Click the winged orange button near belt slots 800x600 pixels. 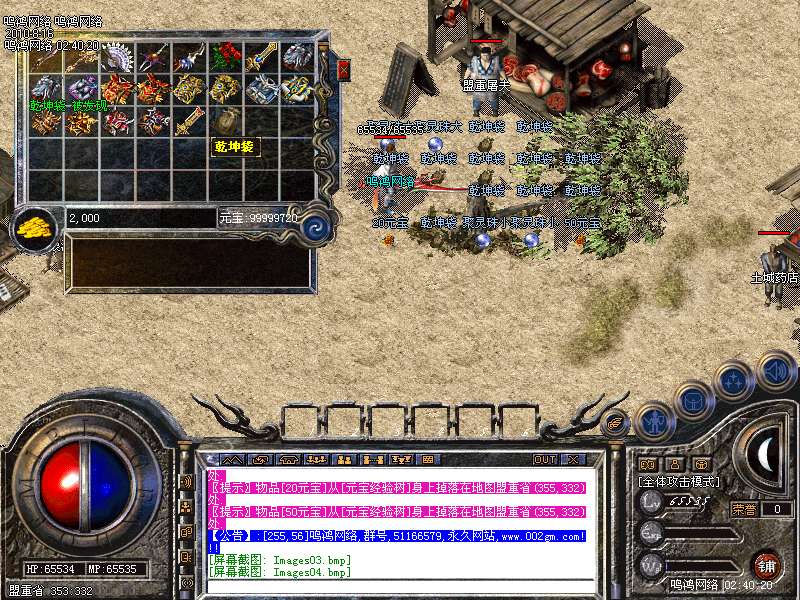(616, 423)
